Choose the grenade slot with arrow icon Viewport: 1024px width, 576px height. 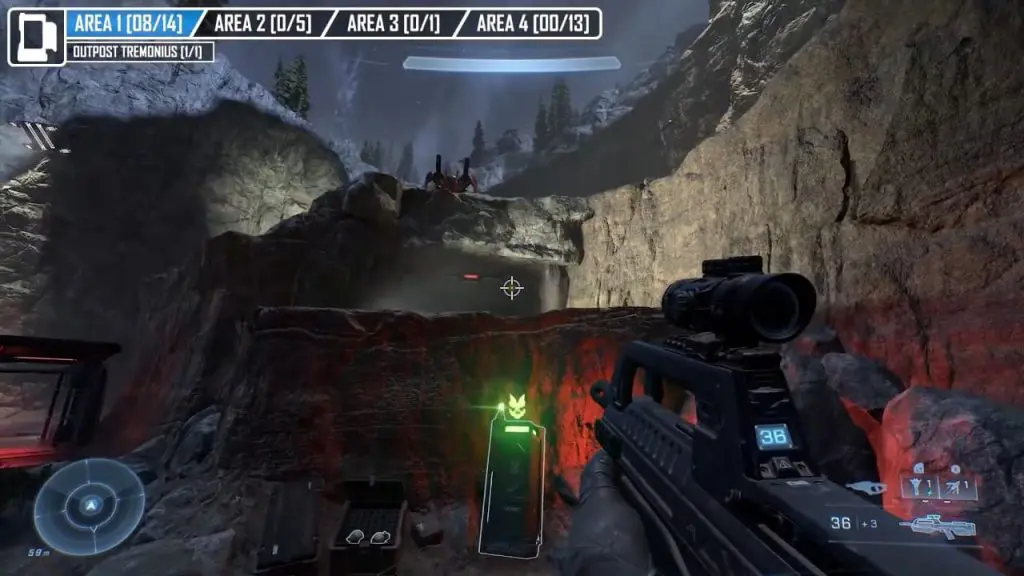pyautogui.click(x=957, y=487)
